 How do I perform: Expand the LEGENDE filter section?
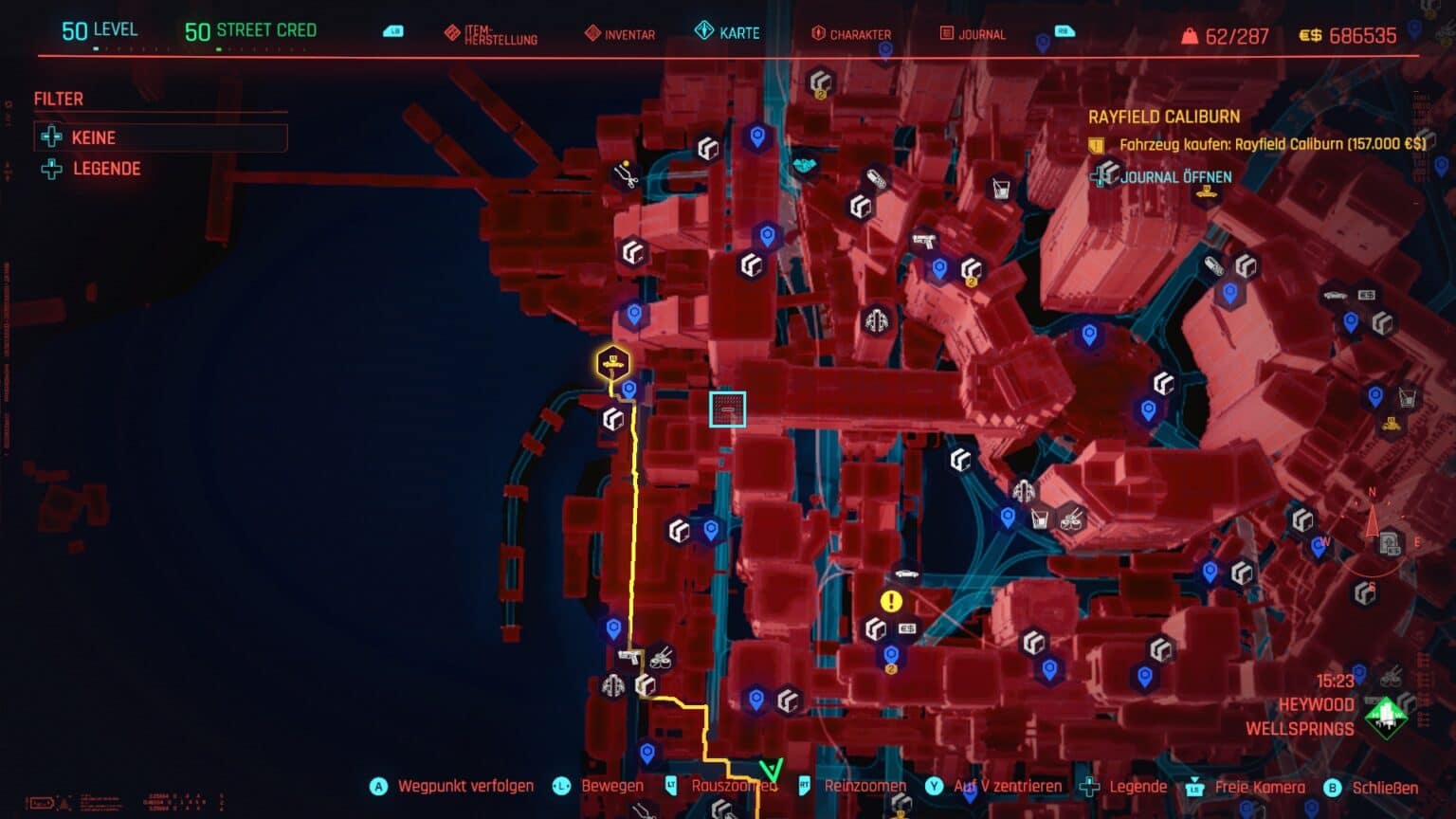(x=107, y=168)
